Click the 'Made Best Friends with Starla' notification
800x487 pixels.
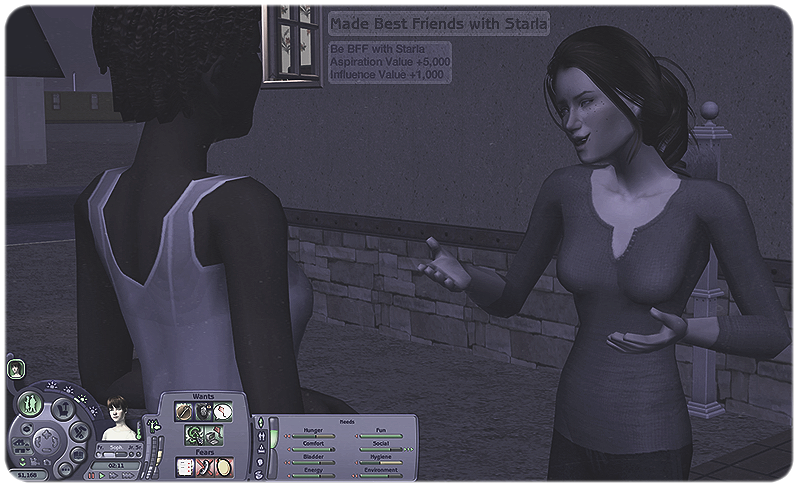pyautogui.click(x=439, y=22)
